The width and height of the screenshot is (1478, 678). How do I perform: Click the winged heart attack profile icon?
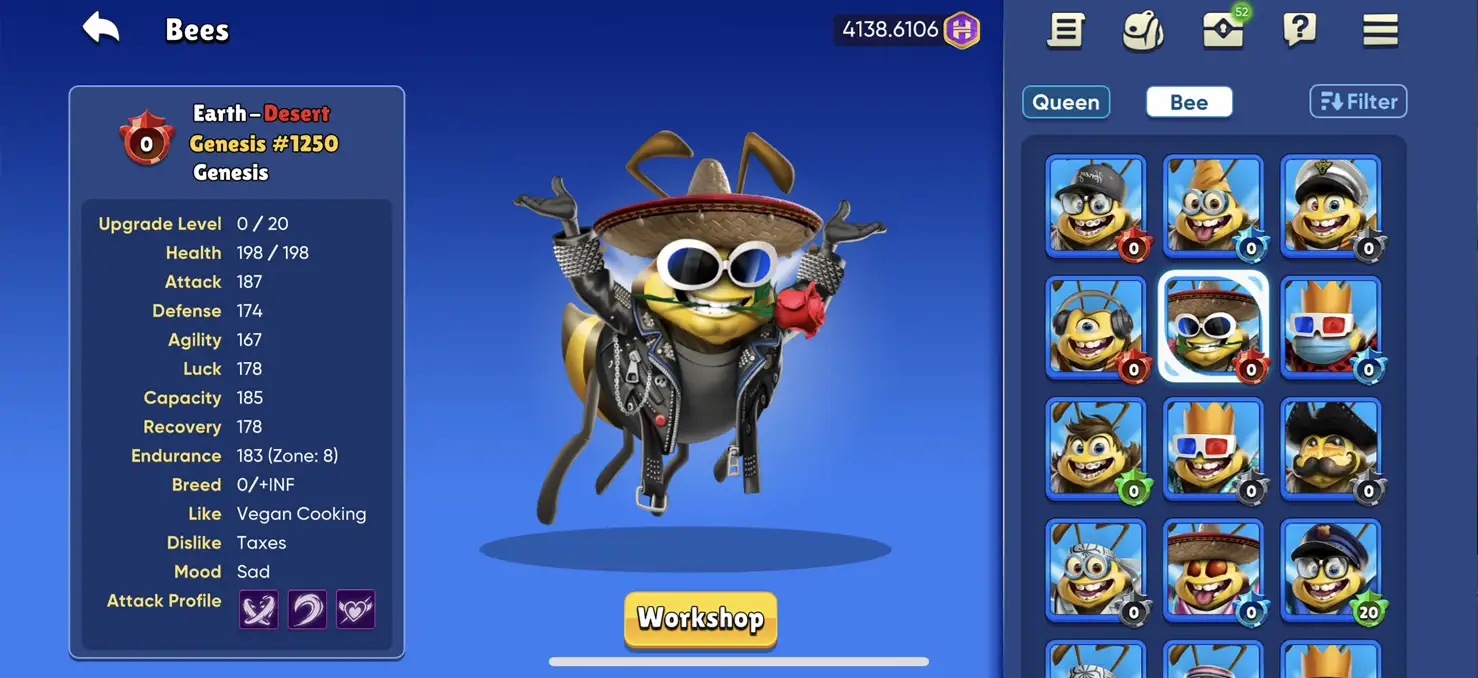355,609
